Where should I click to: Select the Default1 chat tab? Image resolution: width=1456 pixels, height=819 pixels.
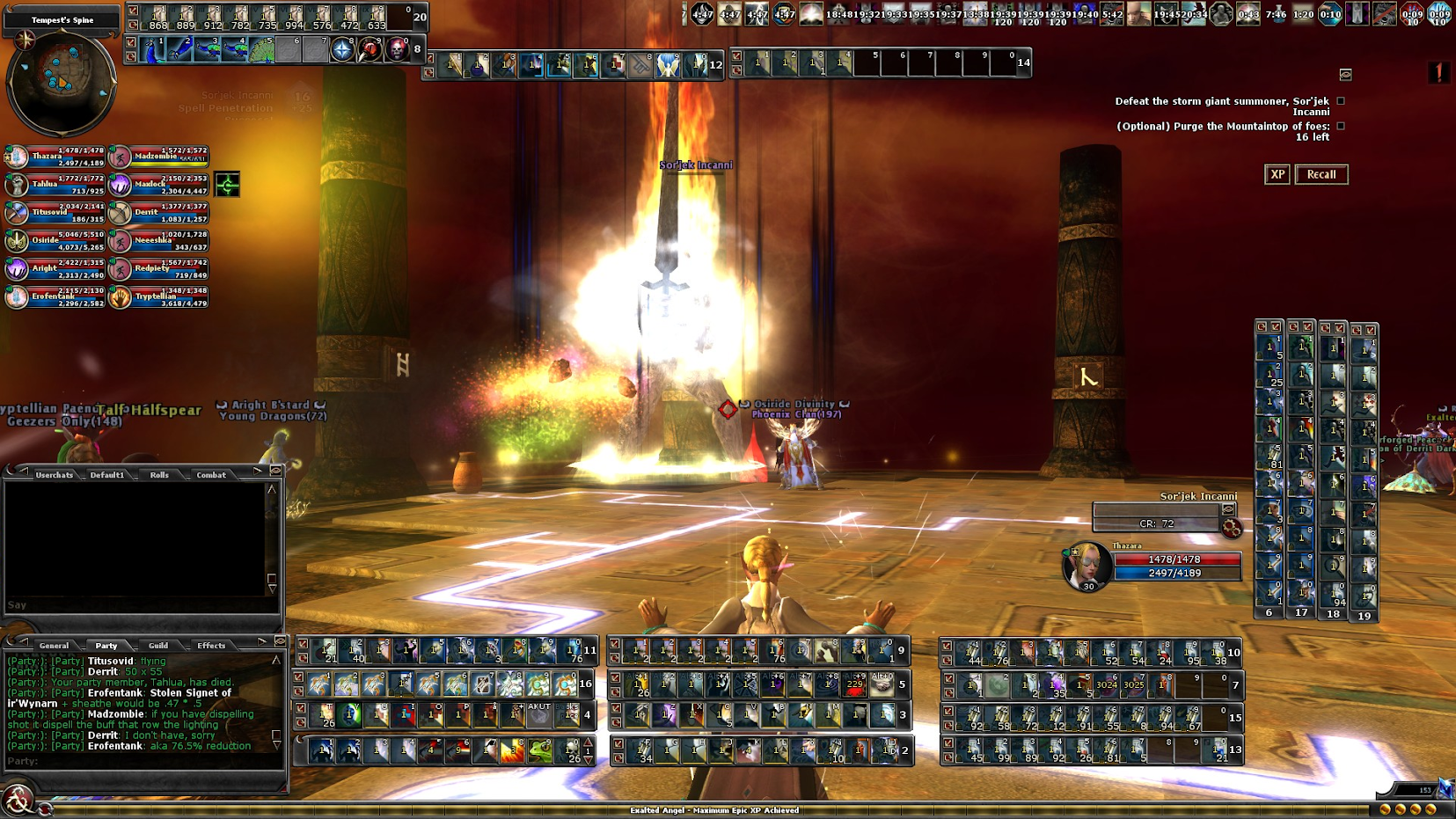(x=107, y=475)
